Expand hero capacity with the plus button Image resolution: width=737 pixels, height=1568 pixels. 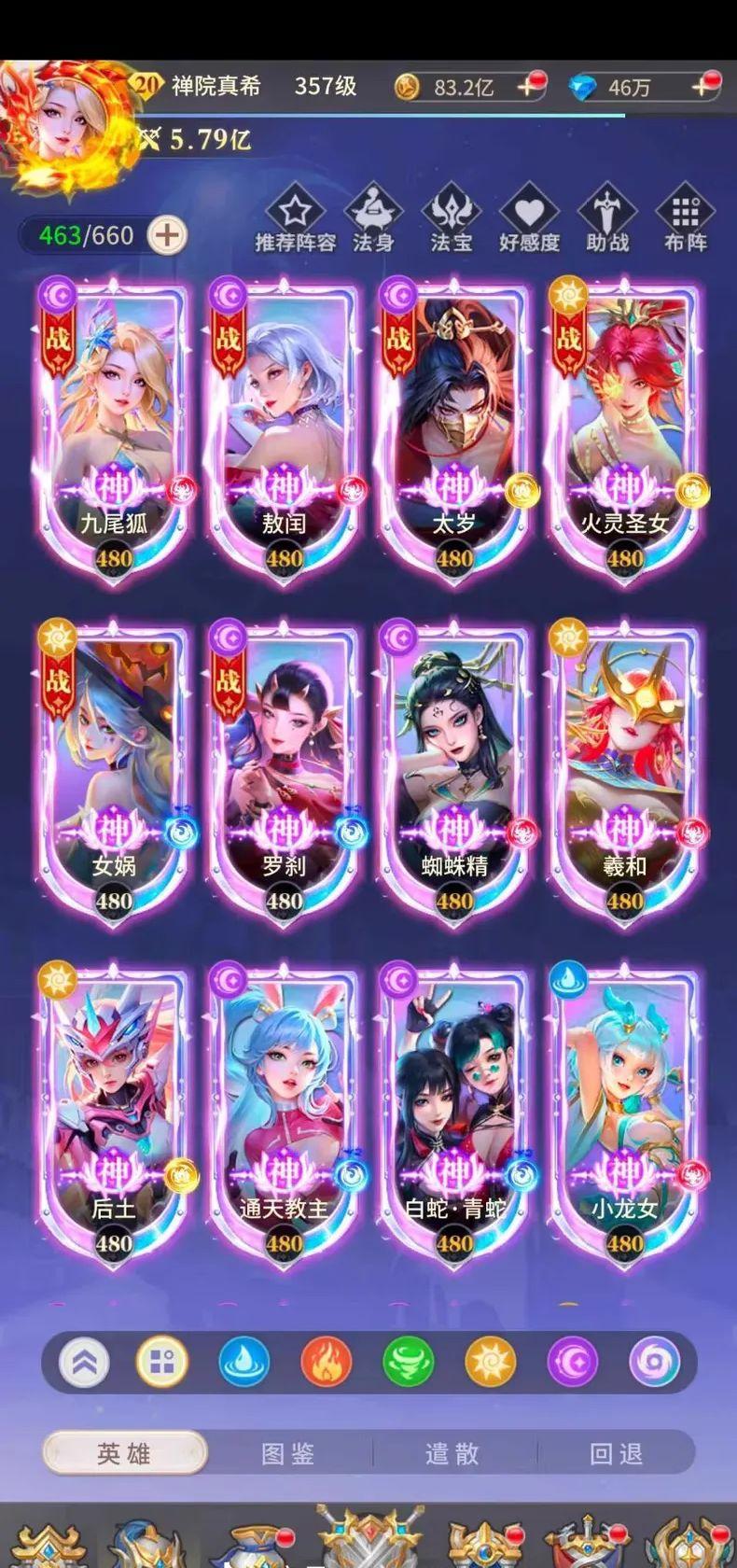[167, 235]
